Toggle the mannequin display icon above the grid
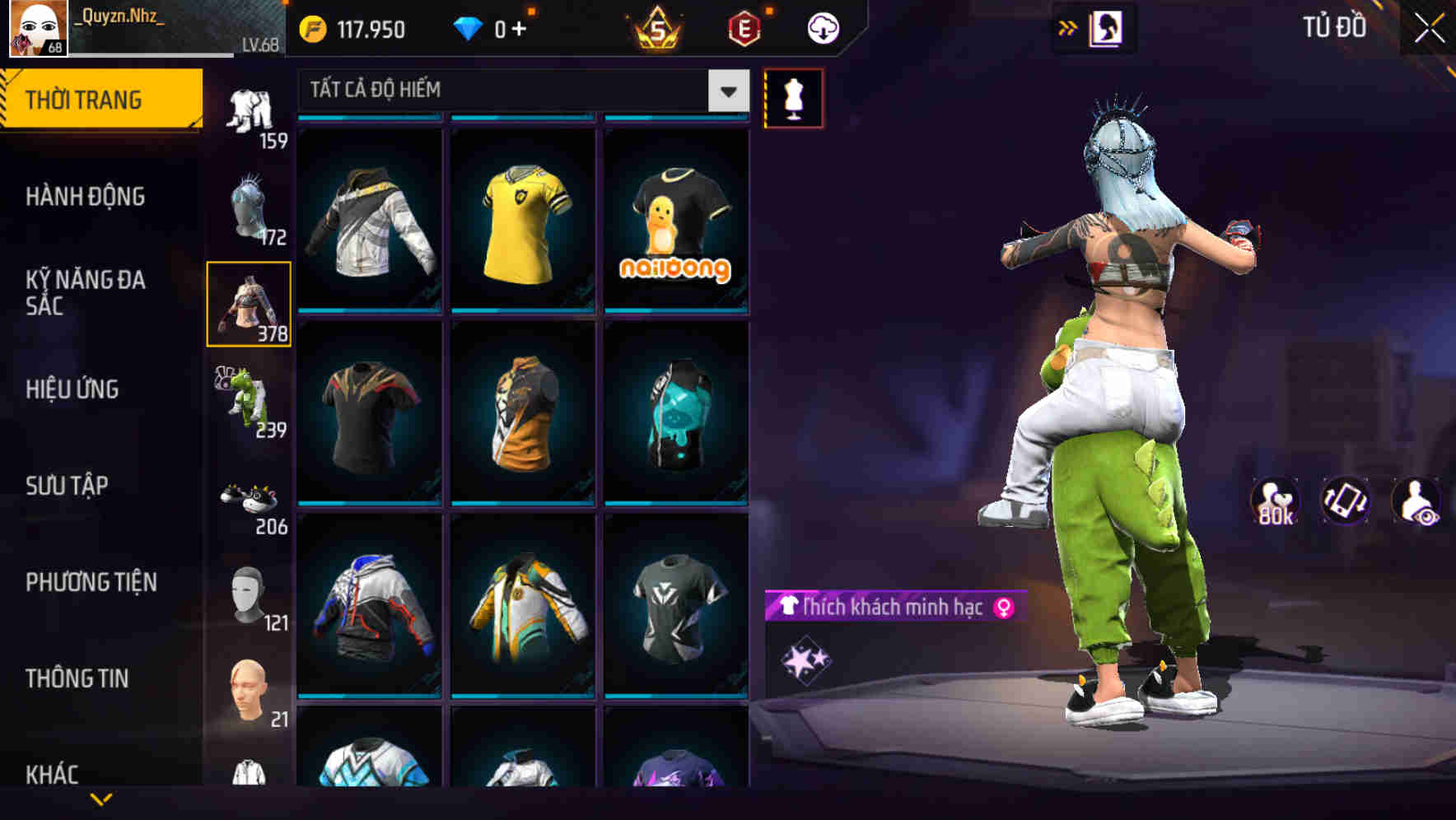The width and height of the screenshot is (1456, 820). (794, 98)
